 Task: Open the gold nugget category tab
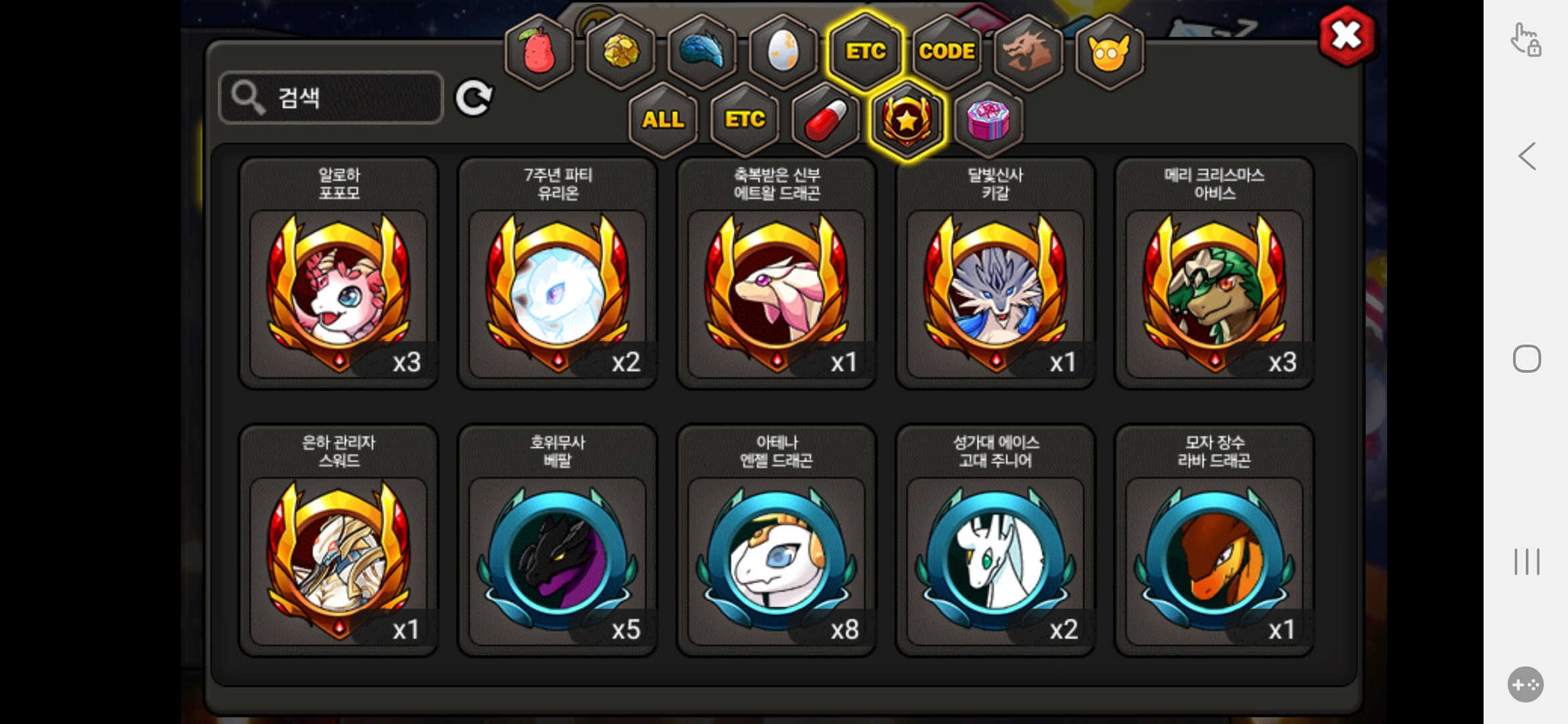(x=621, y=52)
